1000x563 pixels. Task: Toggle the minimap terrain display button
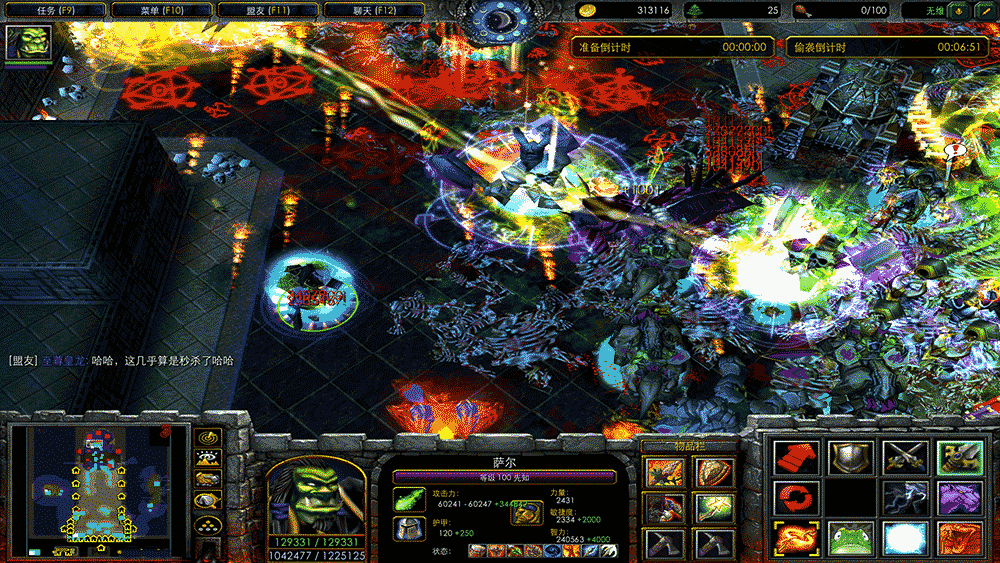(x=209, y=459)
